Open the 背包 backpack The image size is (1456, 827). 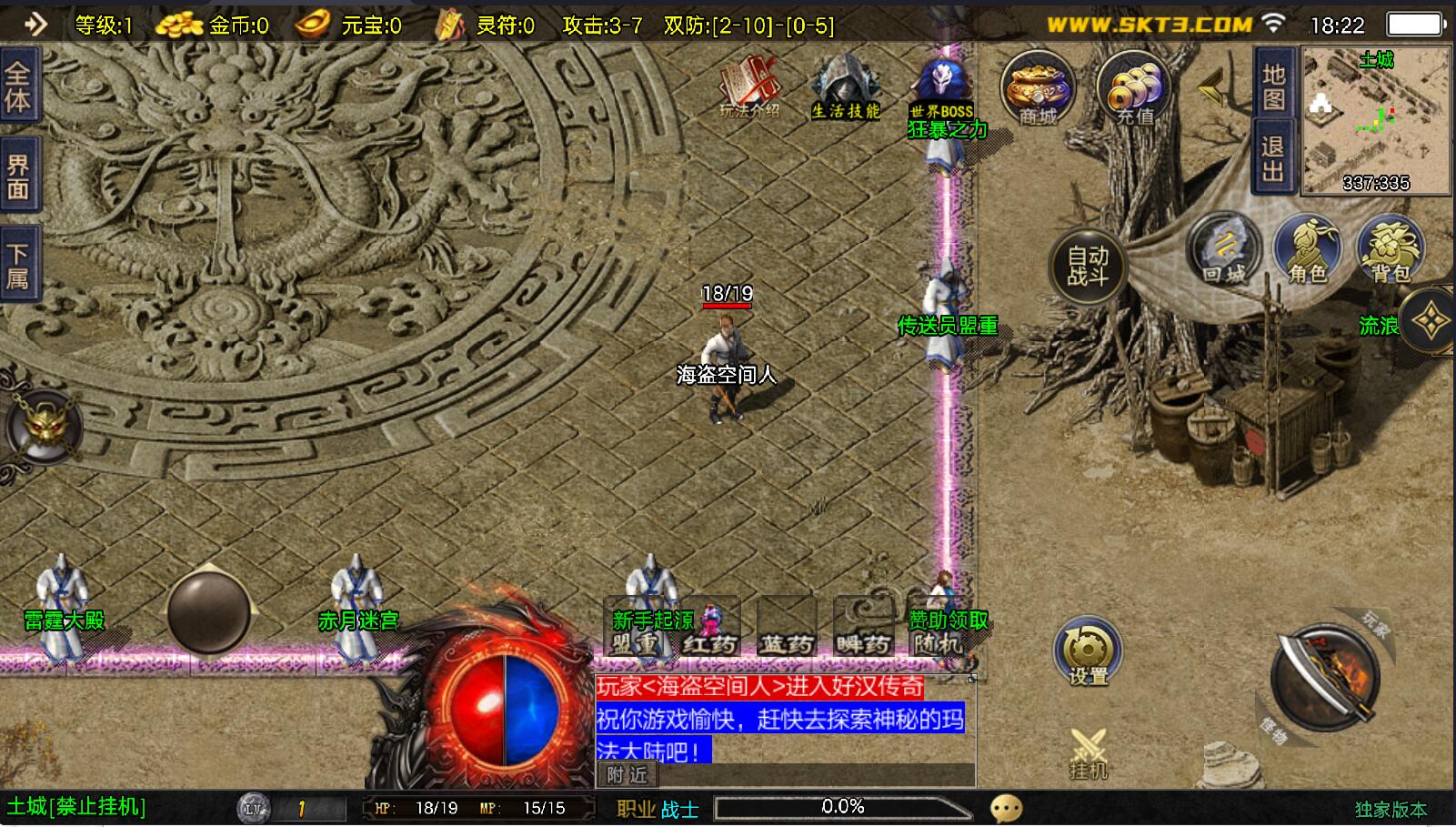[1390, 247]
